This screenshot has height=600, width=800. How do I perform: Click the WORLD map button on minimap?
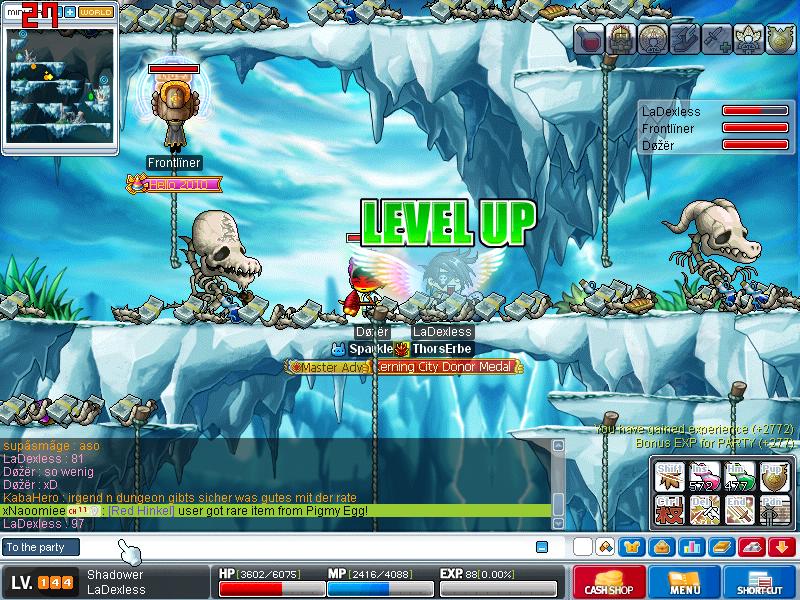pyautogui.click(x=96, y=12)
